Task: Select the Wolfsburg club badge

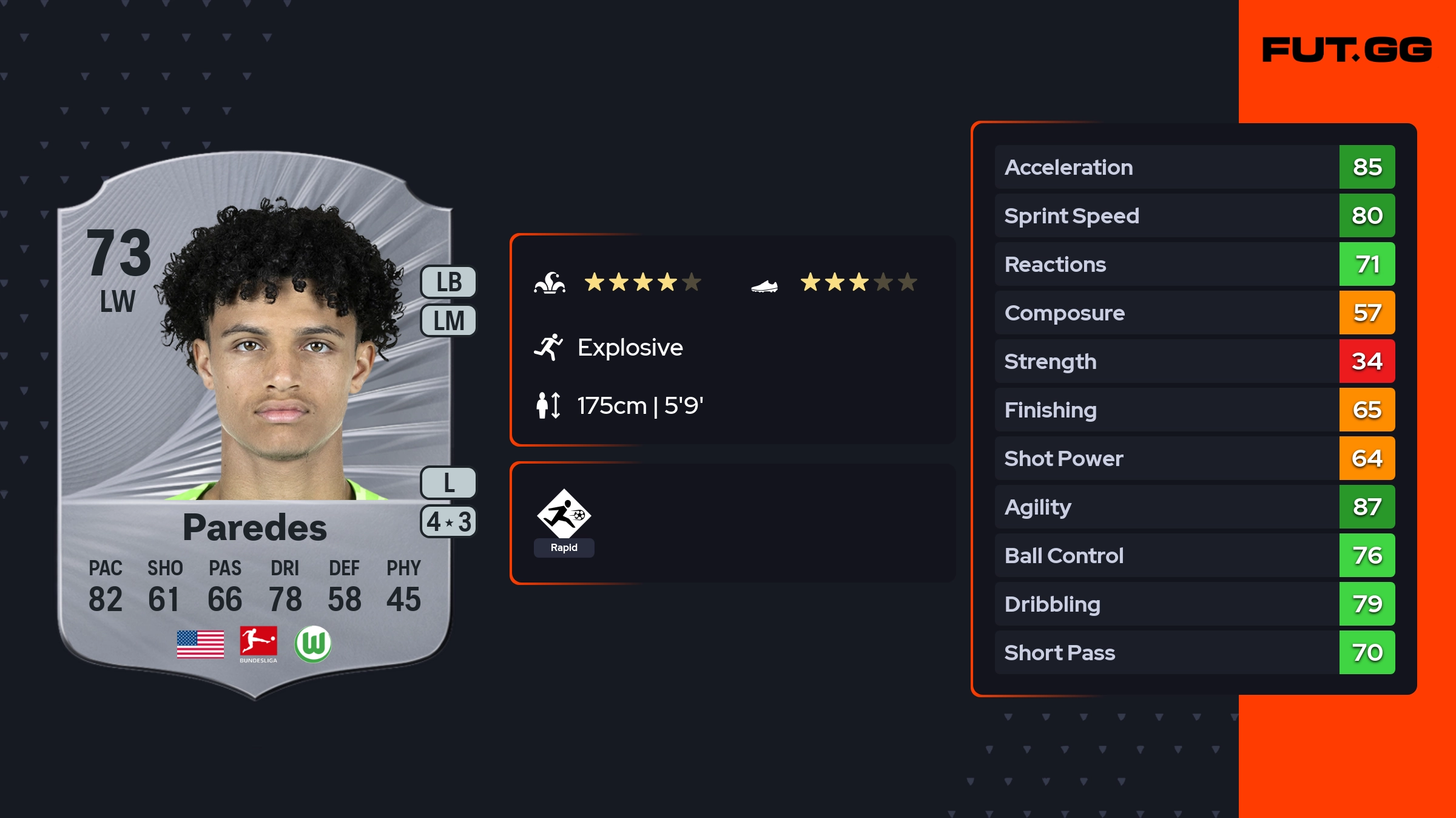Action: pos(313,644)
